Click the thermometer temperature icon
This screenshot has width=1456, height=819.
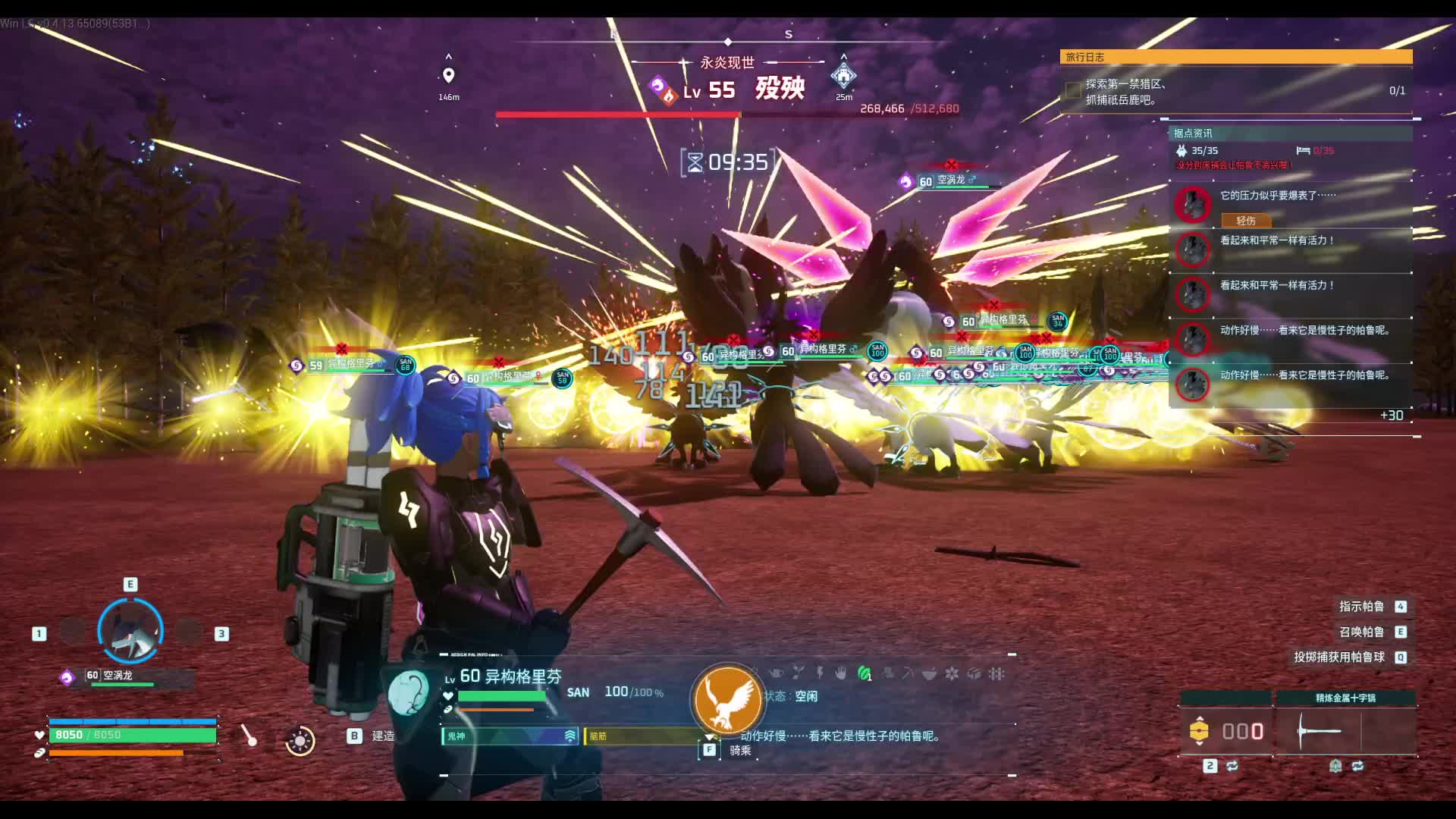[249, 736]
